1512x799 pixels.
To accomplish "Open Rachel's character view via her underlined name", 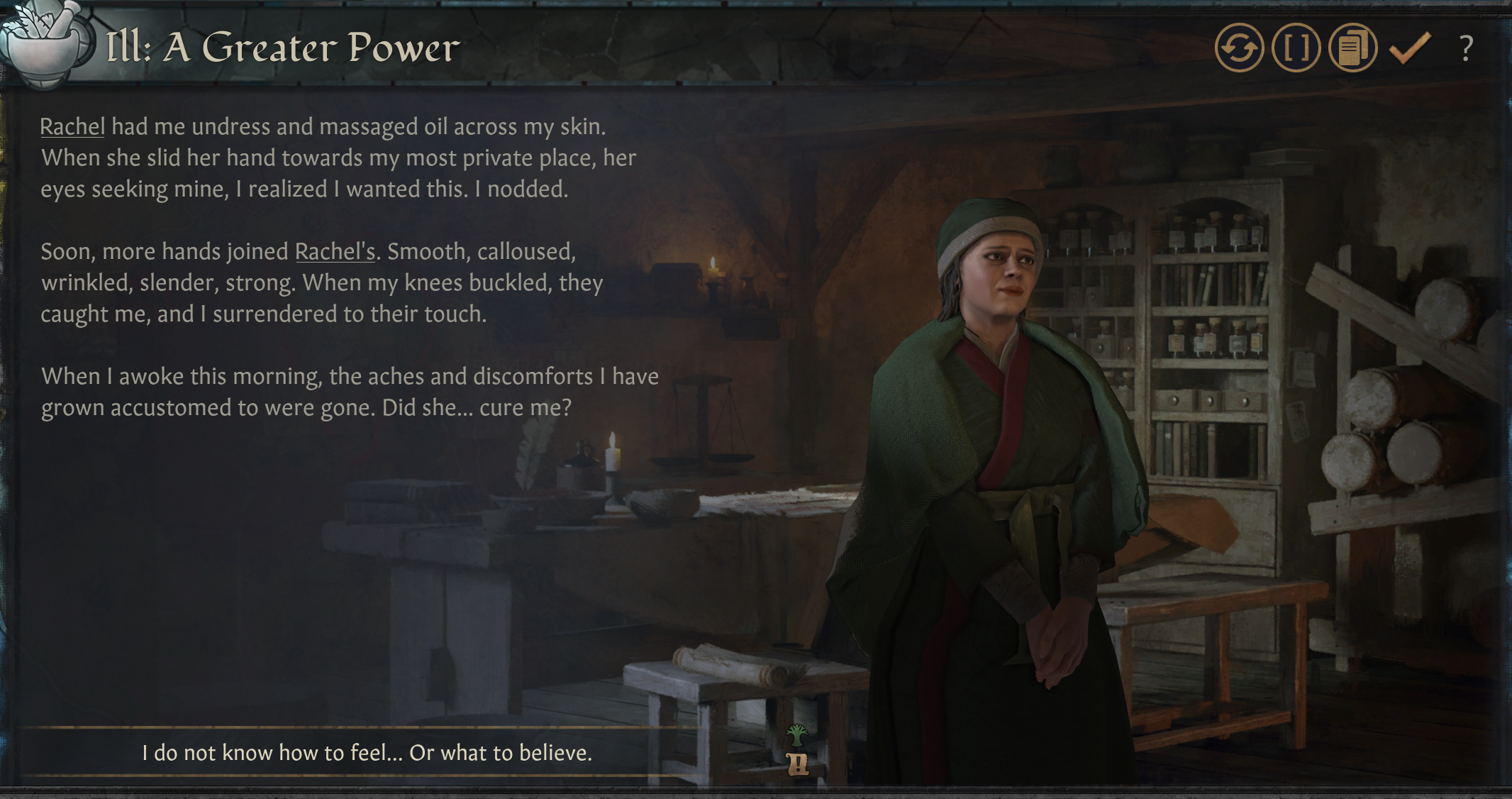I will click(72, 126).
